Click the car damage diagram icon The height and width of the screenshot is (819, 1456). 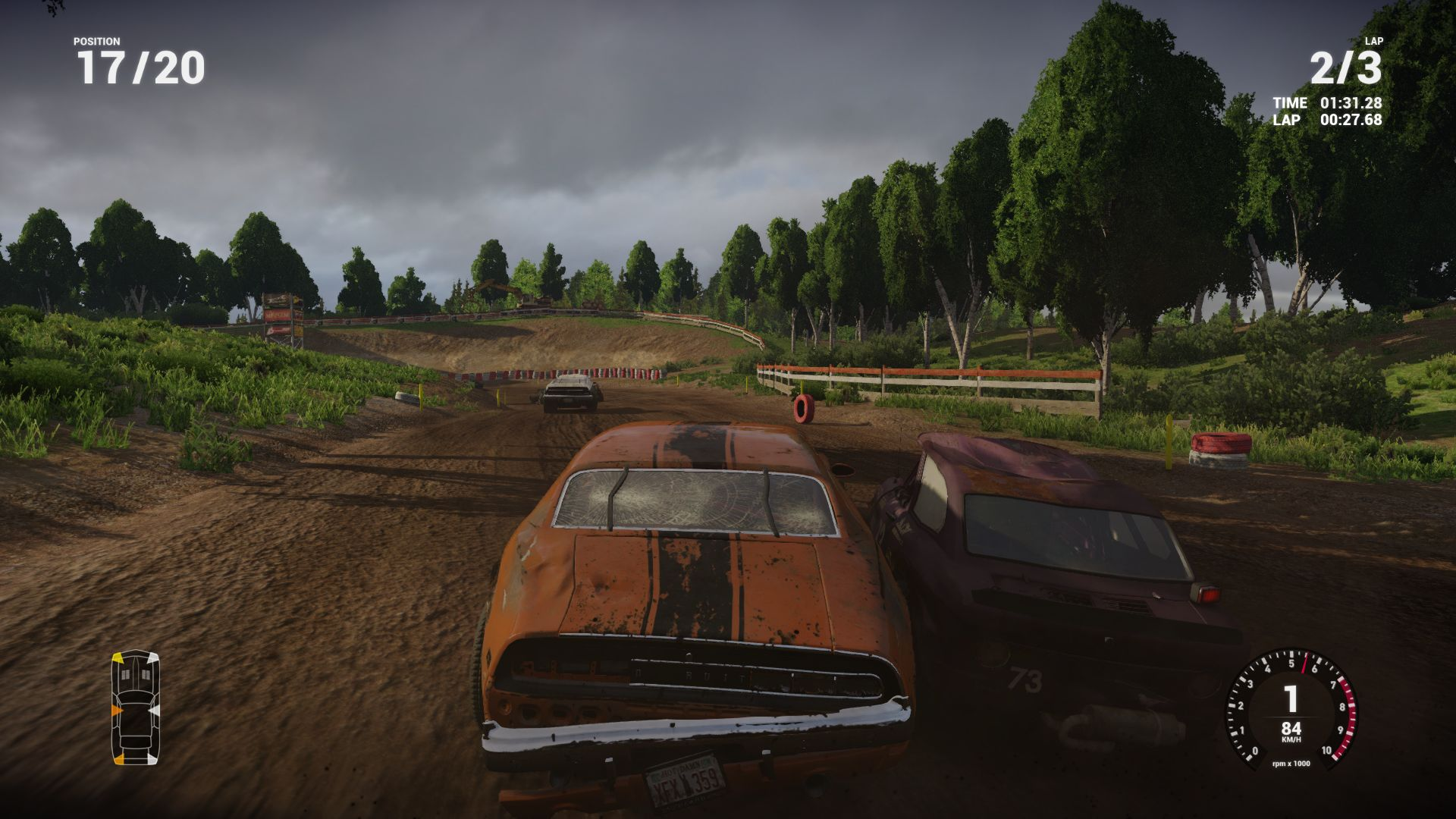(x=136, y=708)
